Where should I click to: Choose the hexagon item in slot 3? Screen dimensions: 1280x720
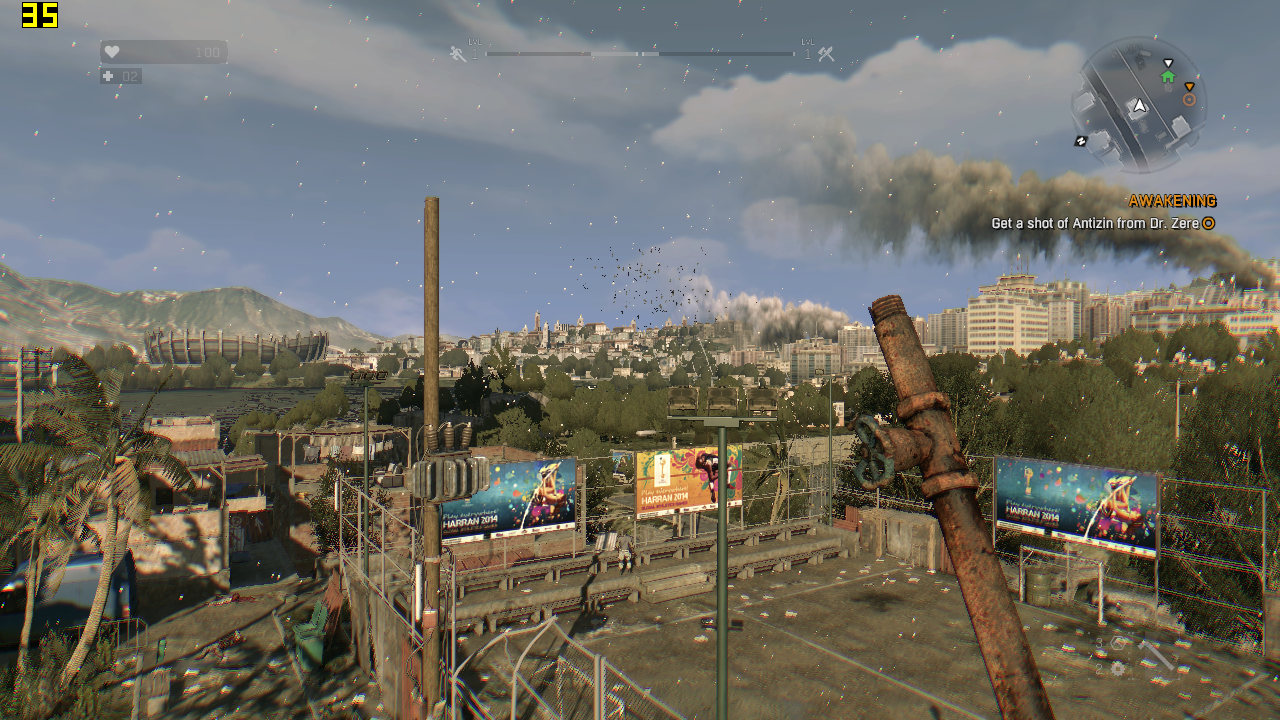pos(1117,643)
